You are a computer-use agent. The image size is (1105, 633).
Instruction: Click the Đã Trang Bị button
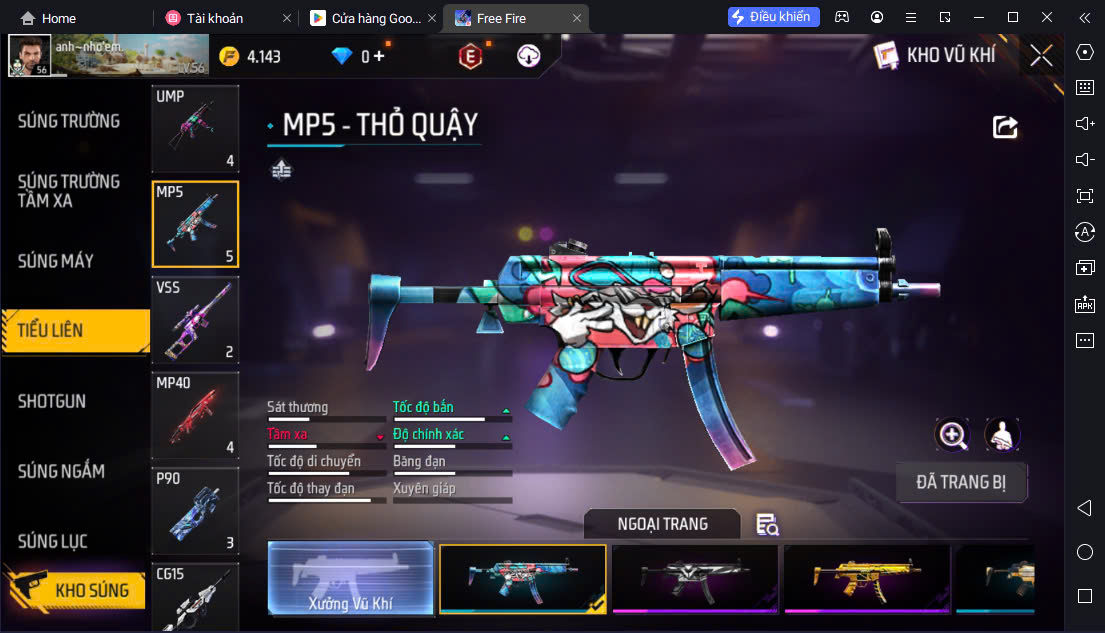click(961, 482)
